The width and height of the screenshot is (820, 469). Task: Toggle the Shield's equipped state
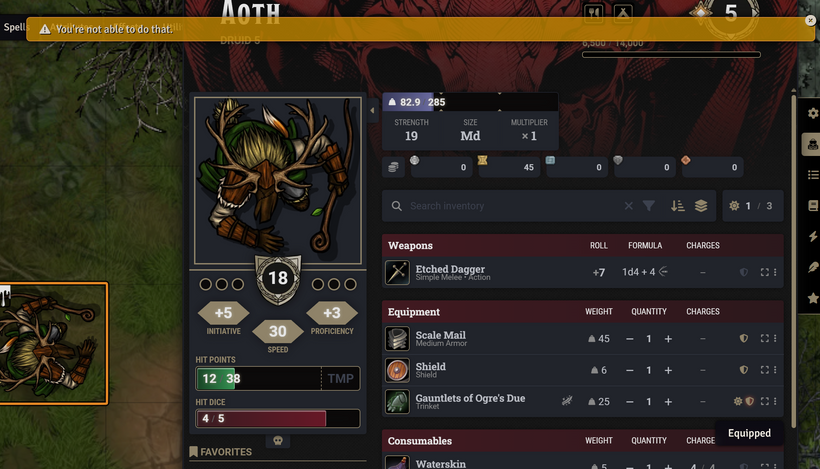[743, 370]
